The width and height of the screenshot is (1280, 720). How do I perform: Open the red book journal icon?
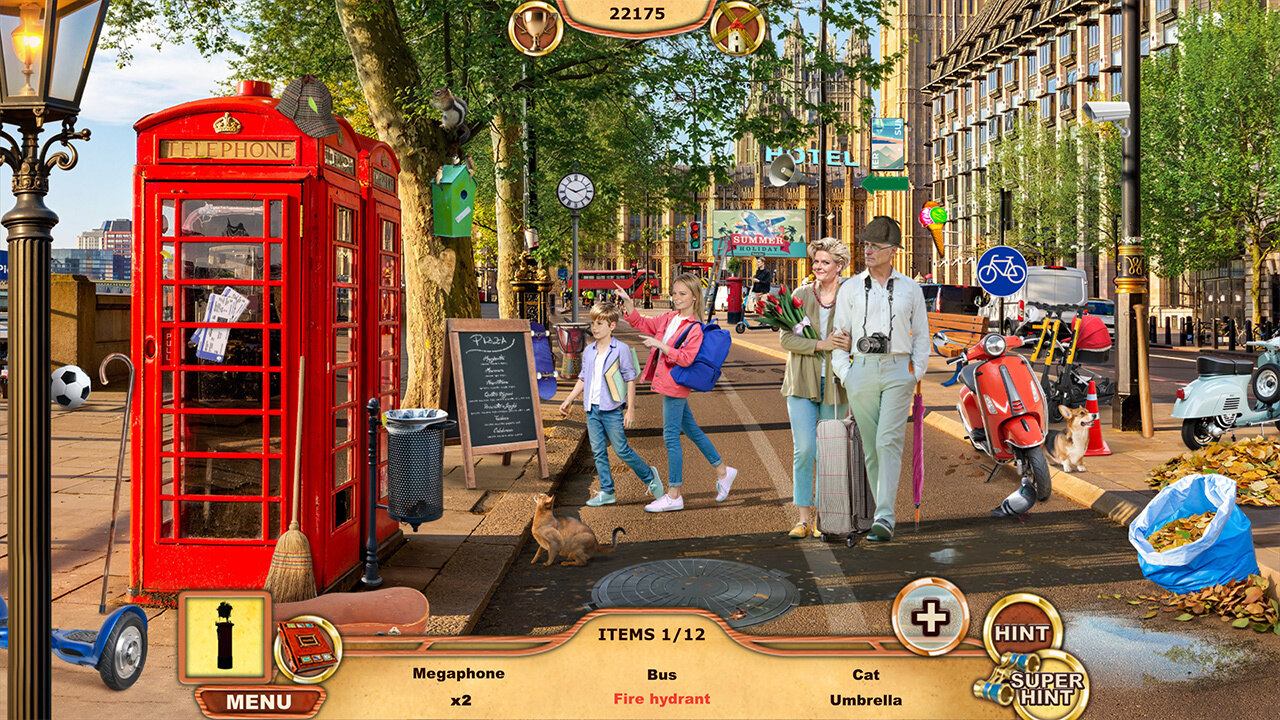tap(307, 648)
